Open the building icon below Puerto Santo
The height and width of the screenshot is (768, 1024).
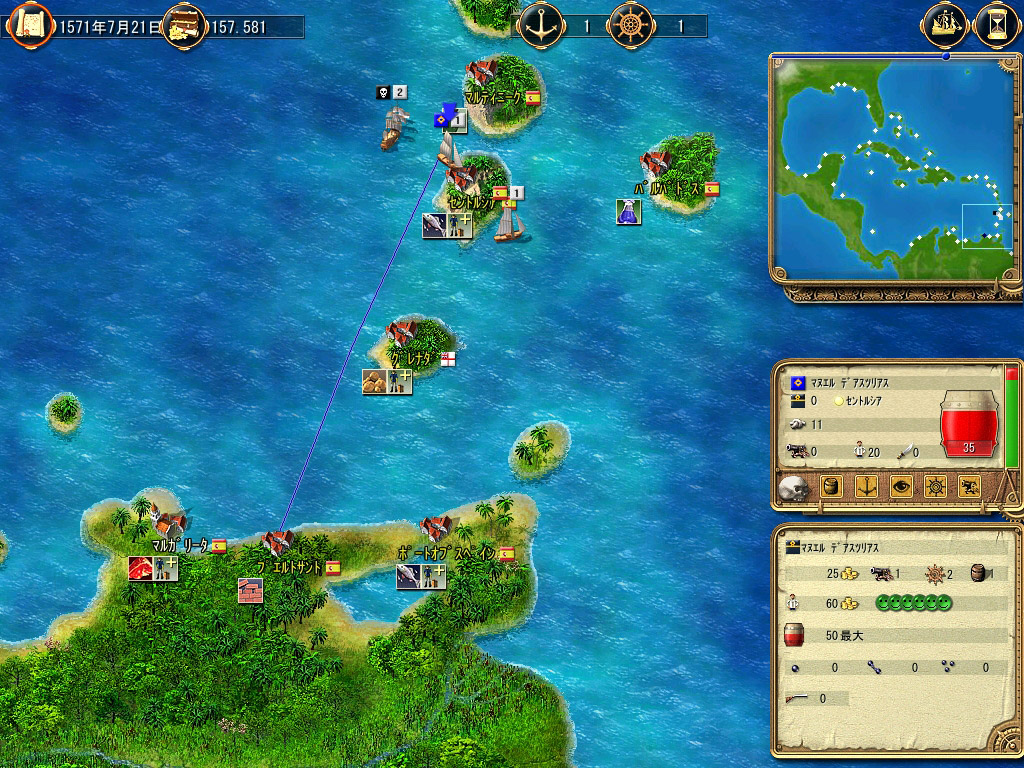[x=250, y=590]
